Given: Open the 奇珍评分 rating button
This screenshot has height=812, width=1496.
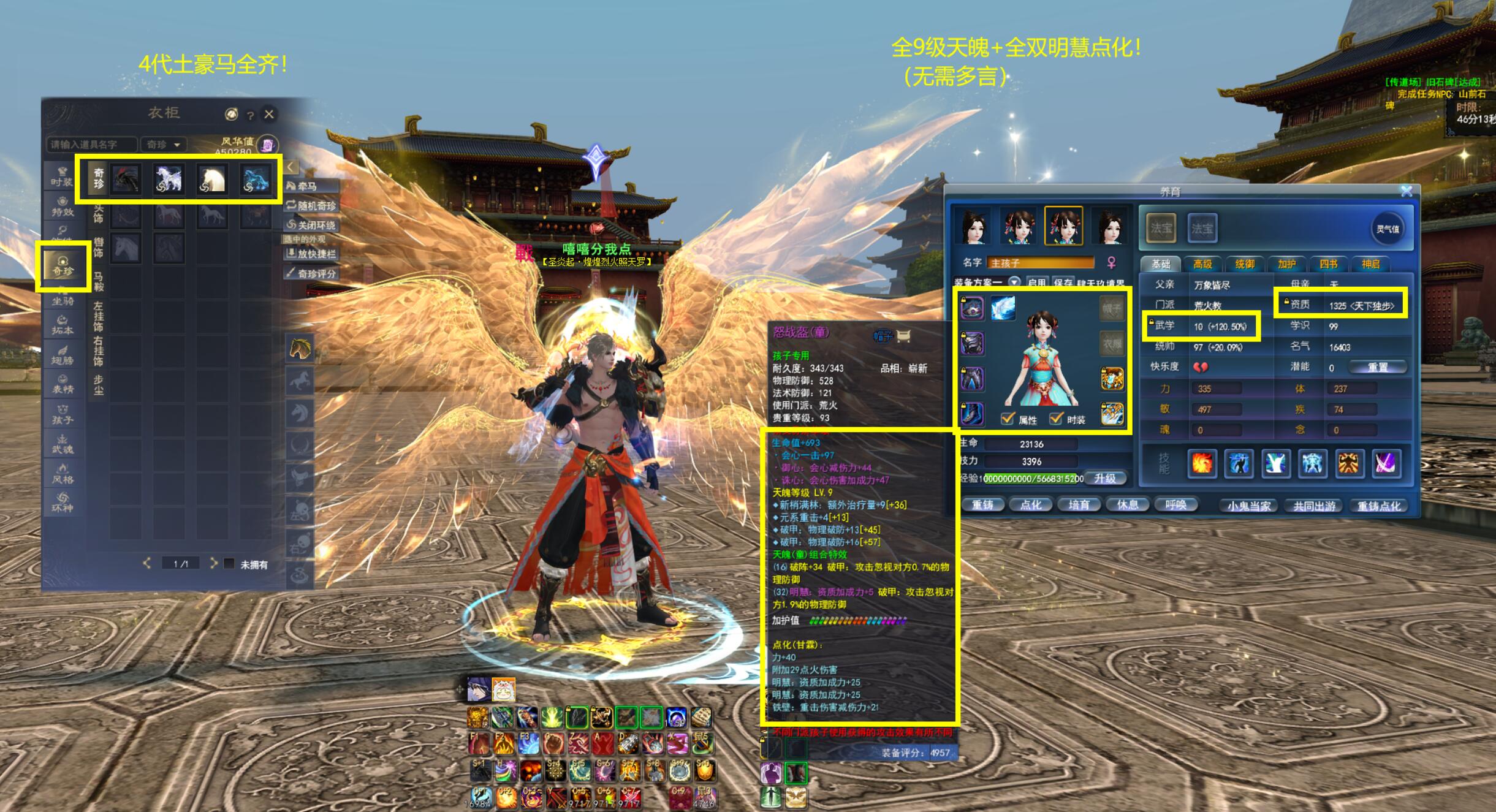Looking at the screenshot, I should tap(311, 273).
